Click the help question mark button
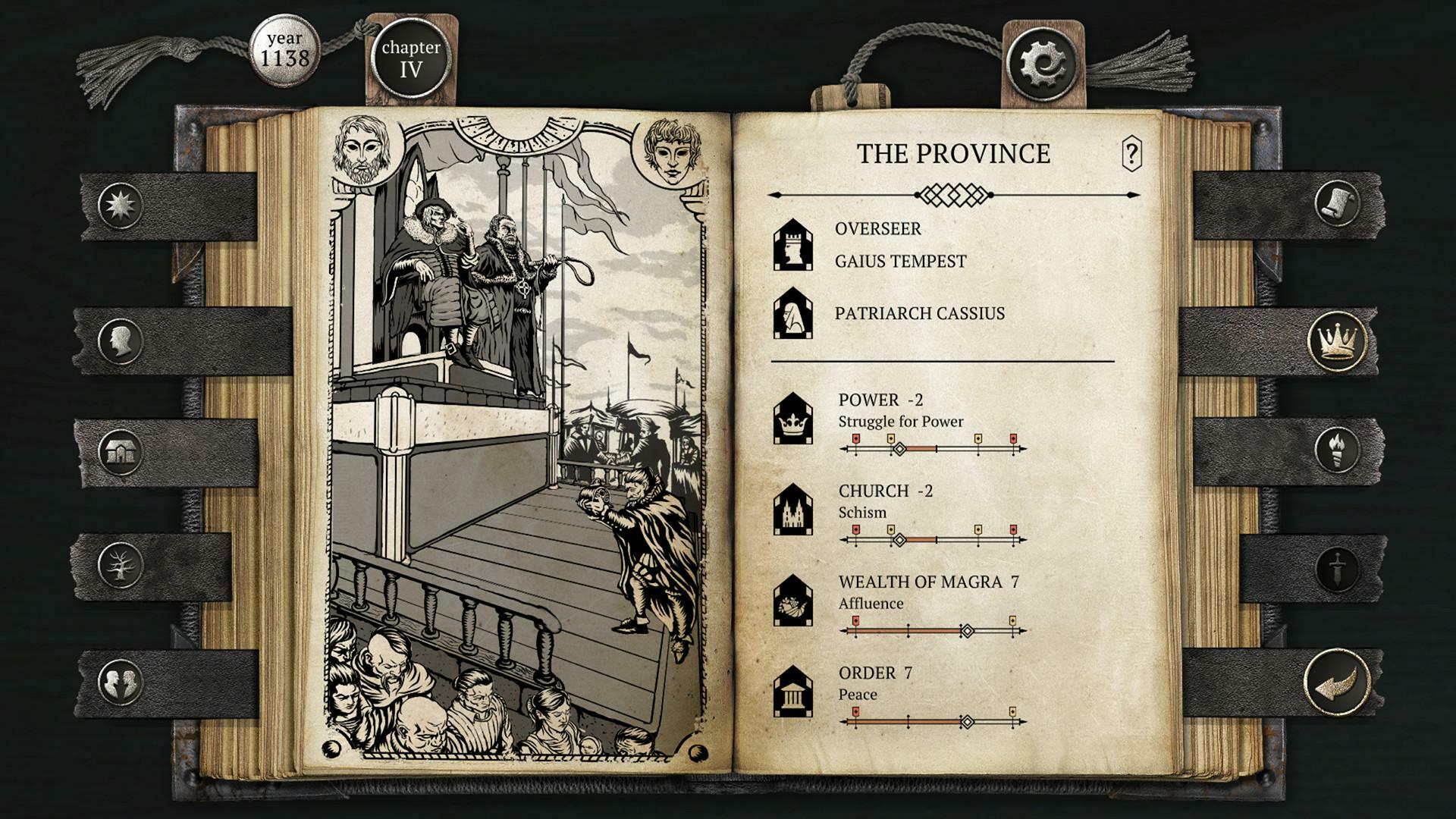Screen dimensions: 1456x819 [x=1131, y=154]
